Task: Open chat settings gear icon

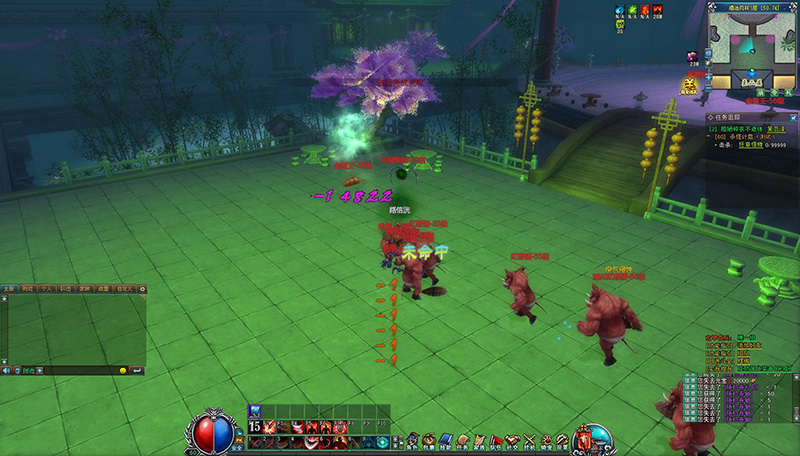Action: coord(143,289)
